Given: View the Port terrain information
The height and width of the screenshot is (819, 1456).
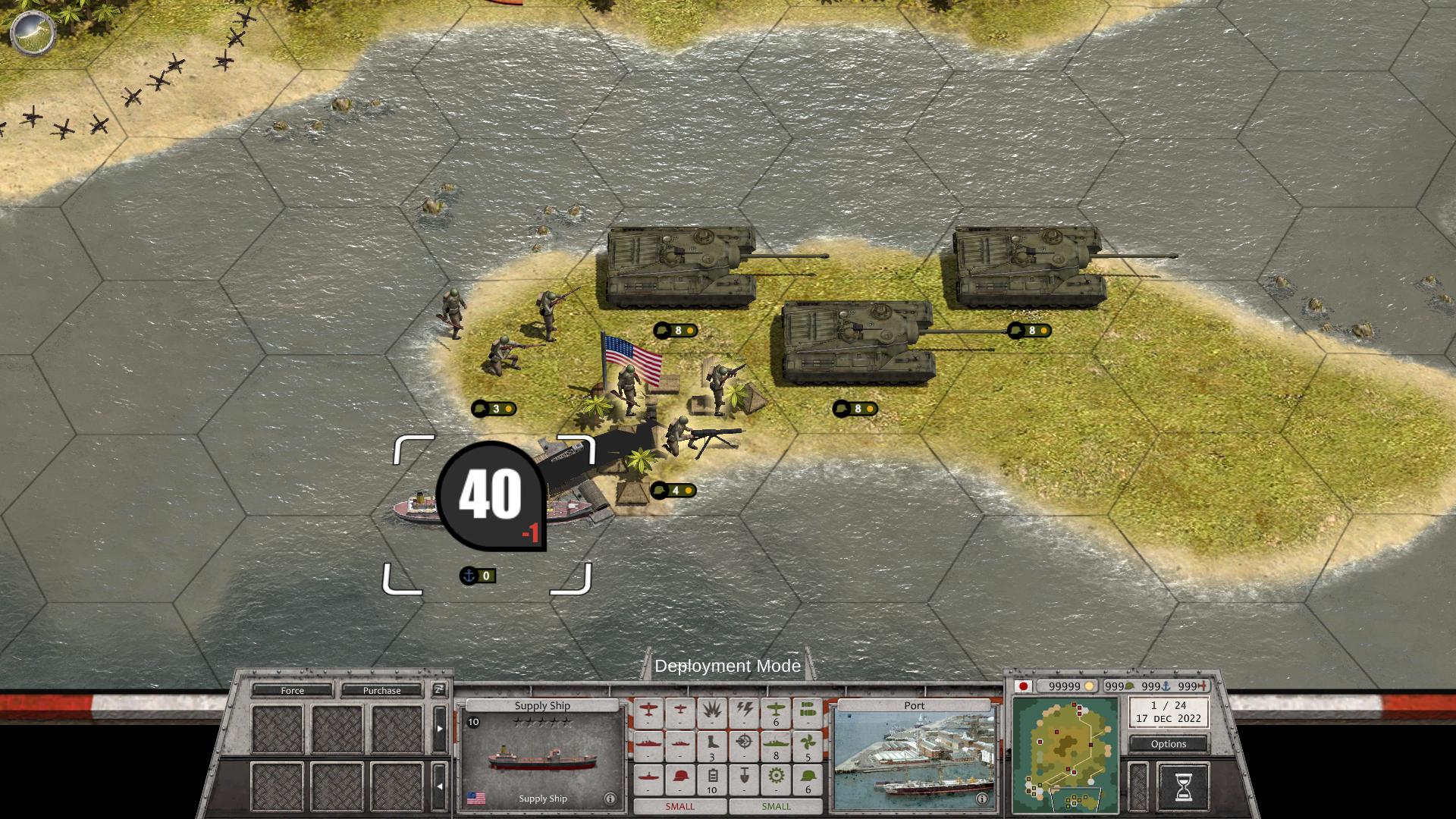Looking at the screenshot, I should click(982, 799).
